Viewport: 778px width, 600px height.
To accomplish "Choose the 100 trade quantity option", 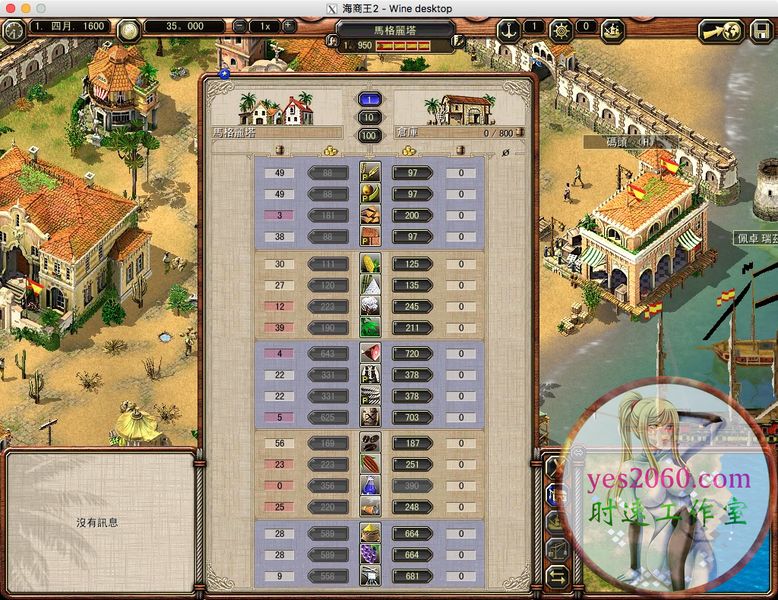I will pos(369,135).
